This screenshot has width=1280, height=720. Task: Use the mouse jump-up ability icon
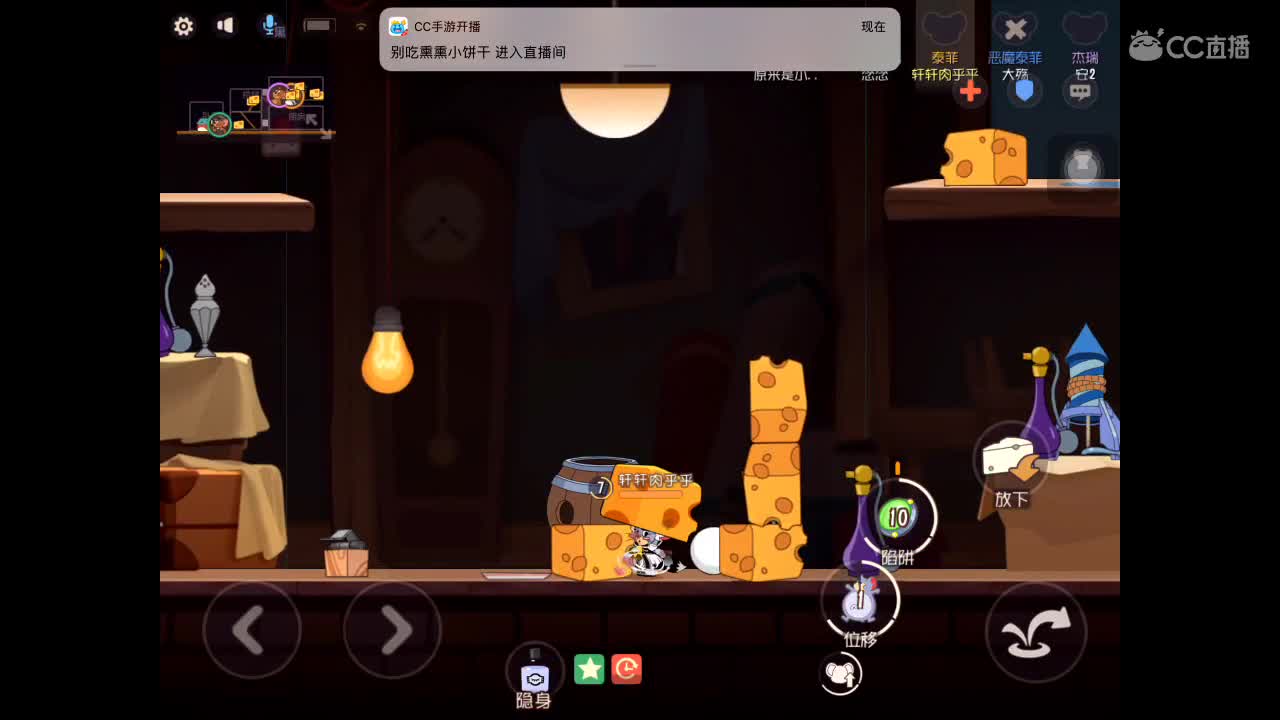[x=841, y=674]
